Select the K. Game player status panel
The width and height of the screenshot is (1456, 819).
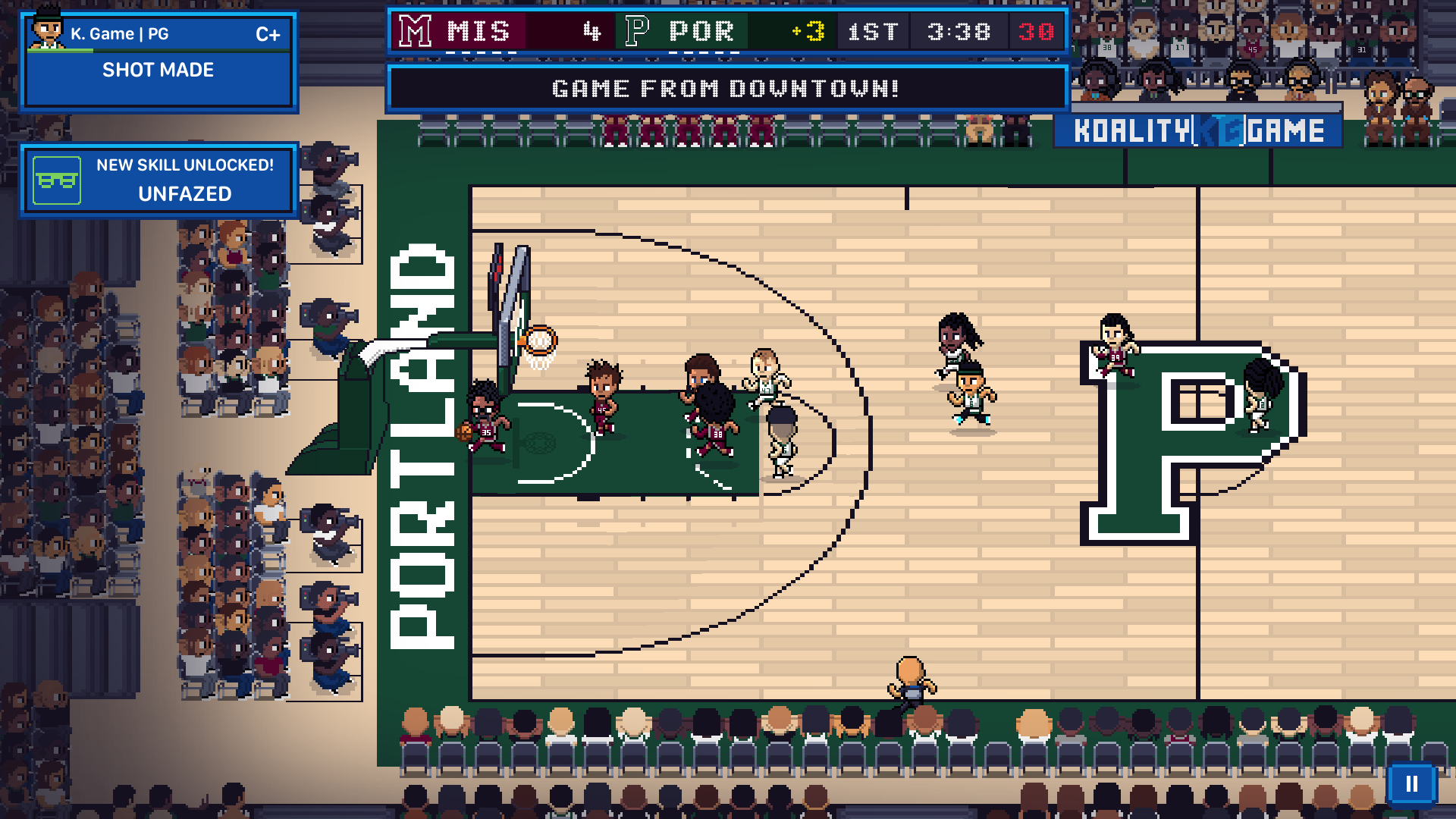(x=159, y=62)
